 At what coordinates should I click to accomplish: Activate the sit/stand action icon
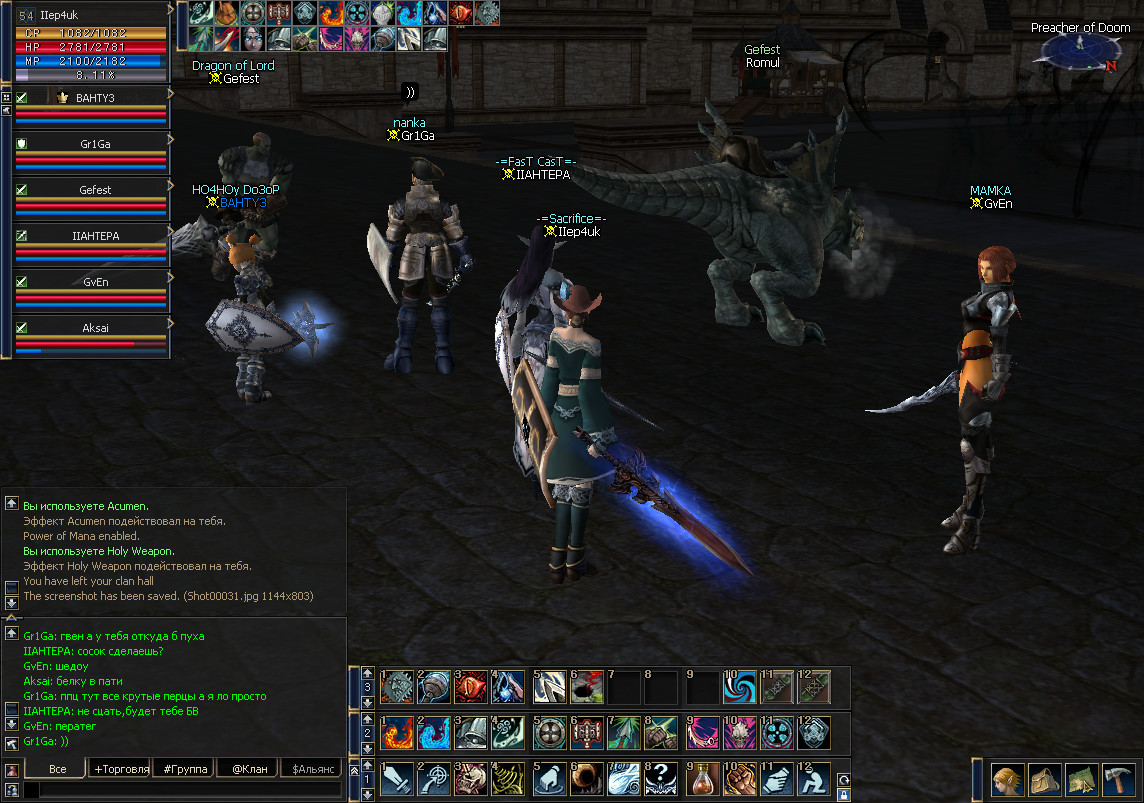click(x=817, y=780)
